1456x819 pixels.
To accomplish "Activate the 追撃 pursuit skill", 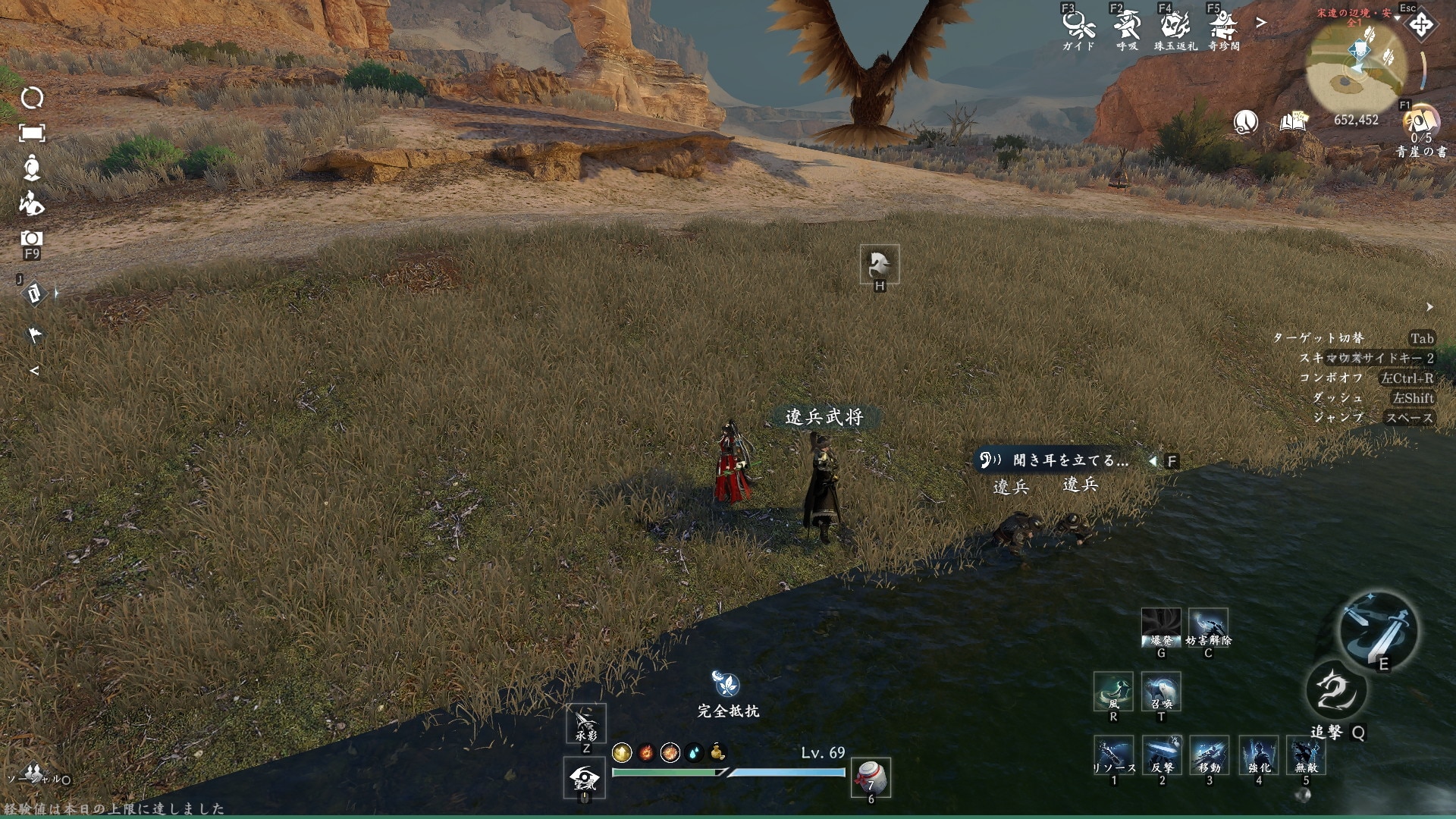I will click(x=1336, y=692).
